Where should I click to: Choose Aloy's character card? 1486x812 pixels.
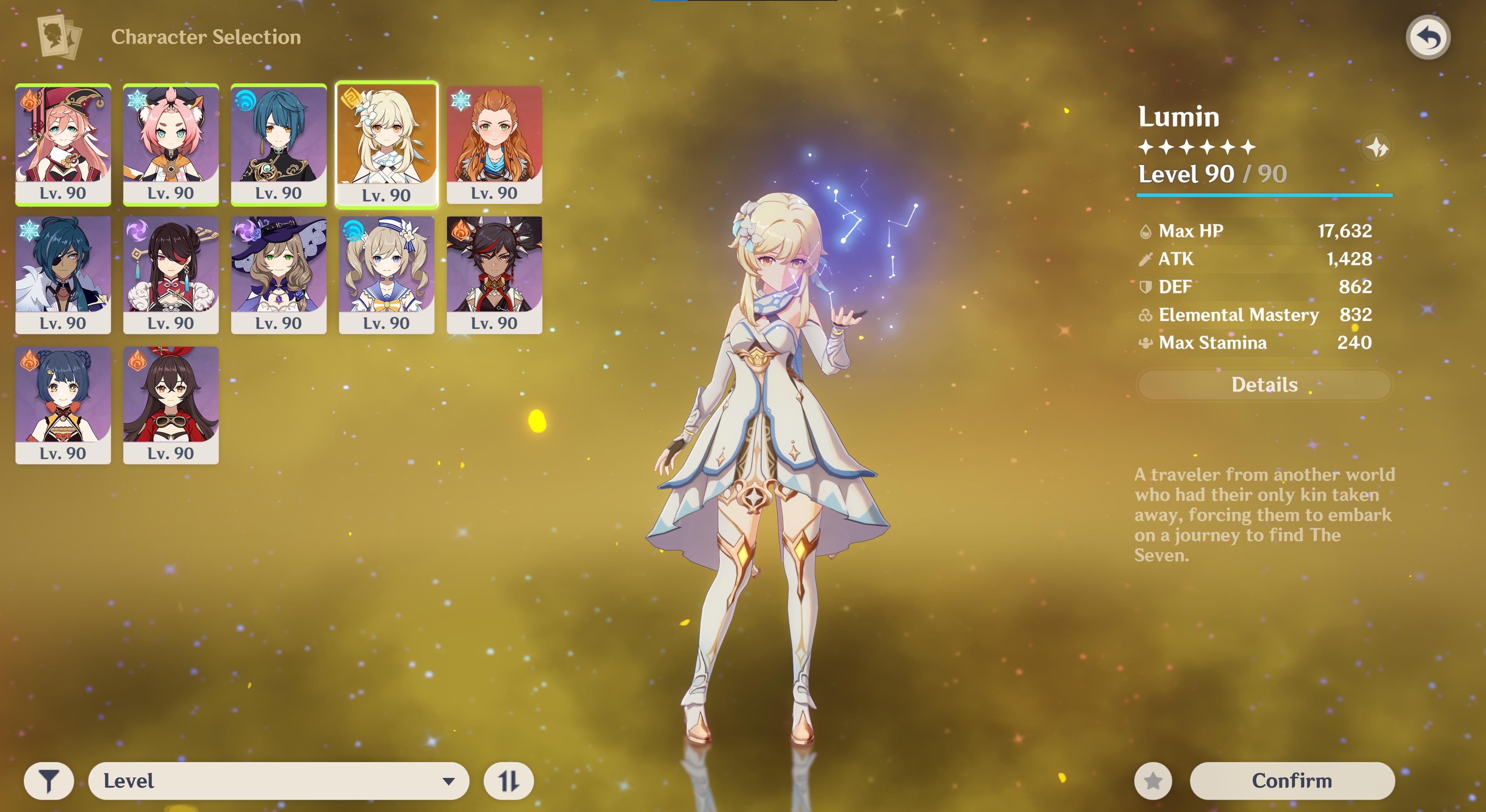click(x=494, y=144)
